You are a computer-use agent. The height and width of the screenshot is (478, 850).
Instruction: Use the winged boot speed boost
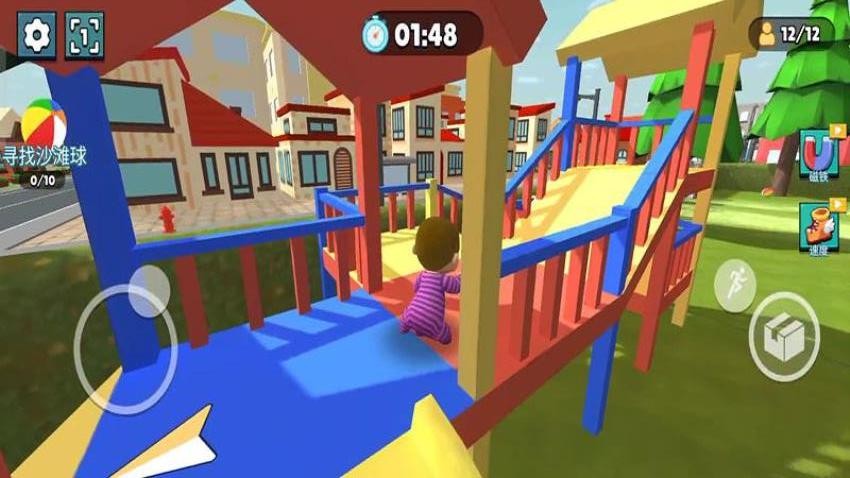point(817,228)
